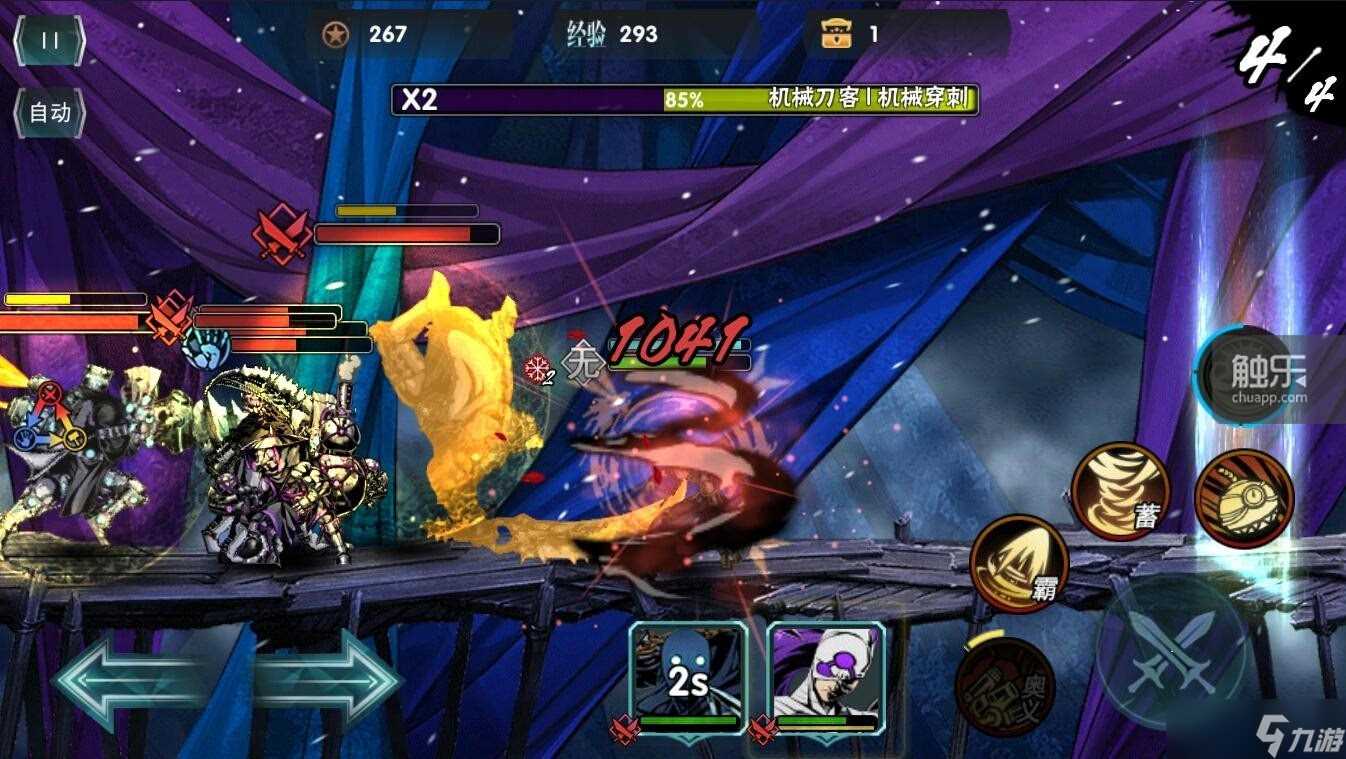Pause the battle
This screenshot has height=759, width=1346.
click(49, 41)
